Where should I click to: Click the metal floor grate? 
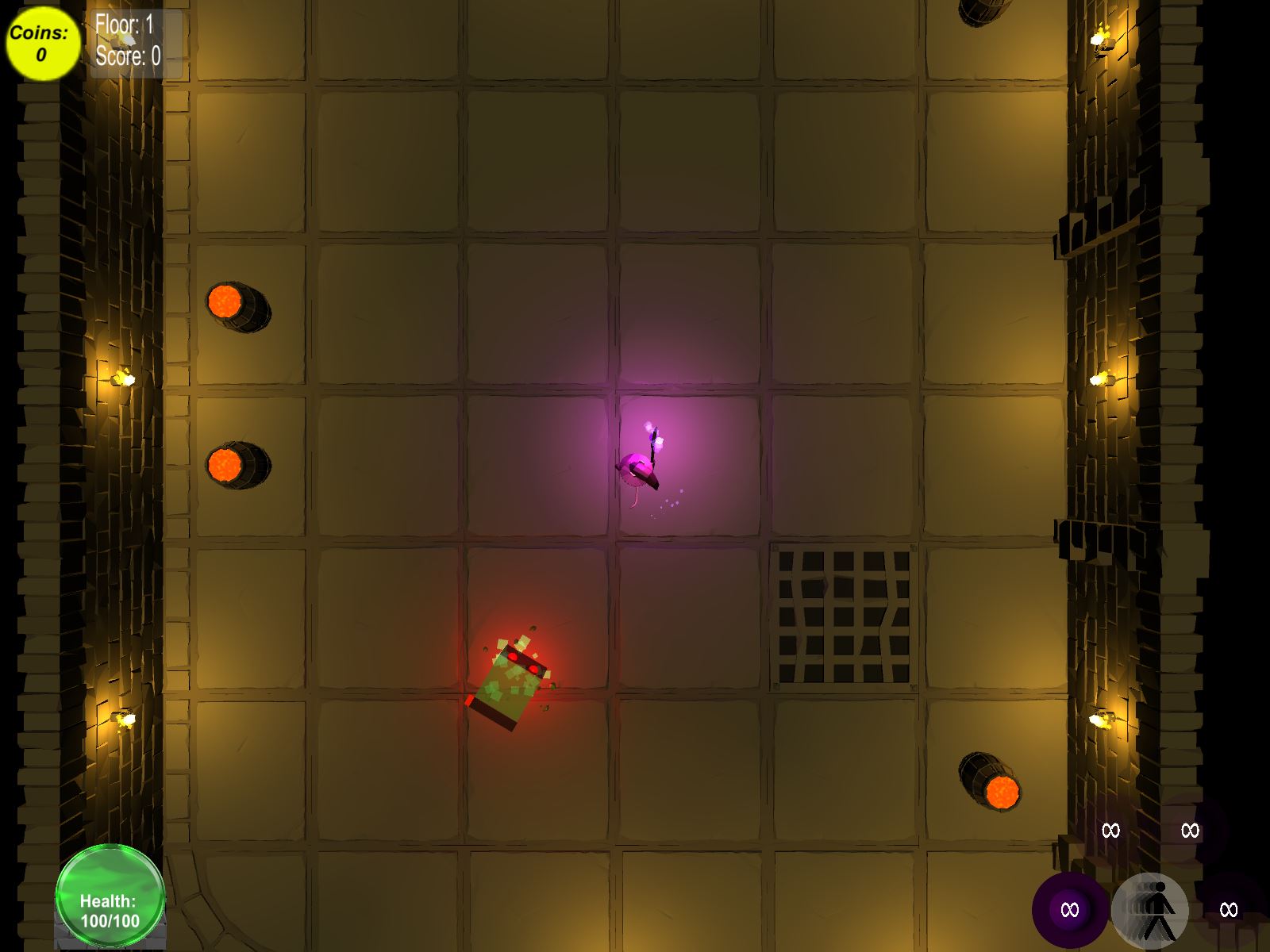pos(844,617)
